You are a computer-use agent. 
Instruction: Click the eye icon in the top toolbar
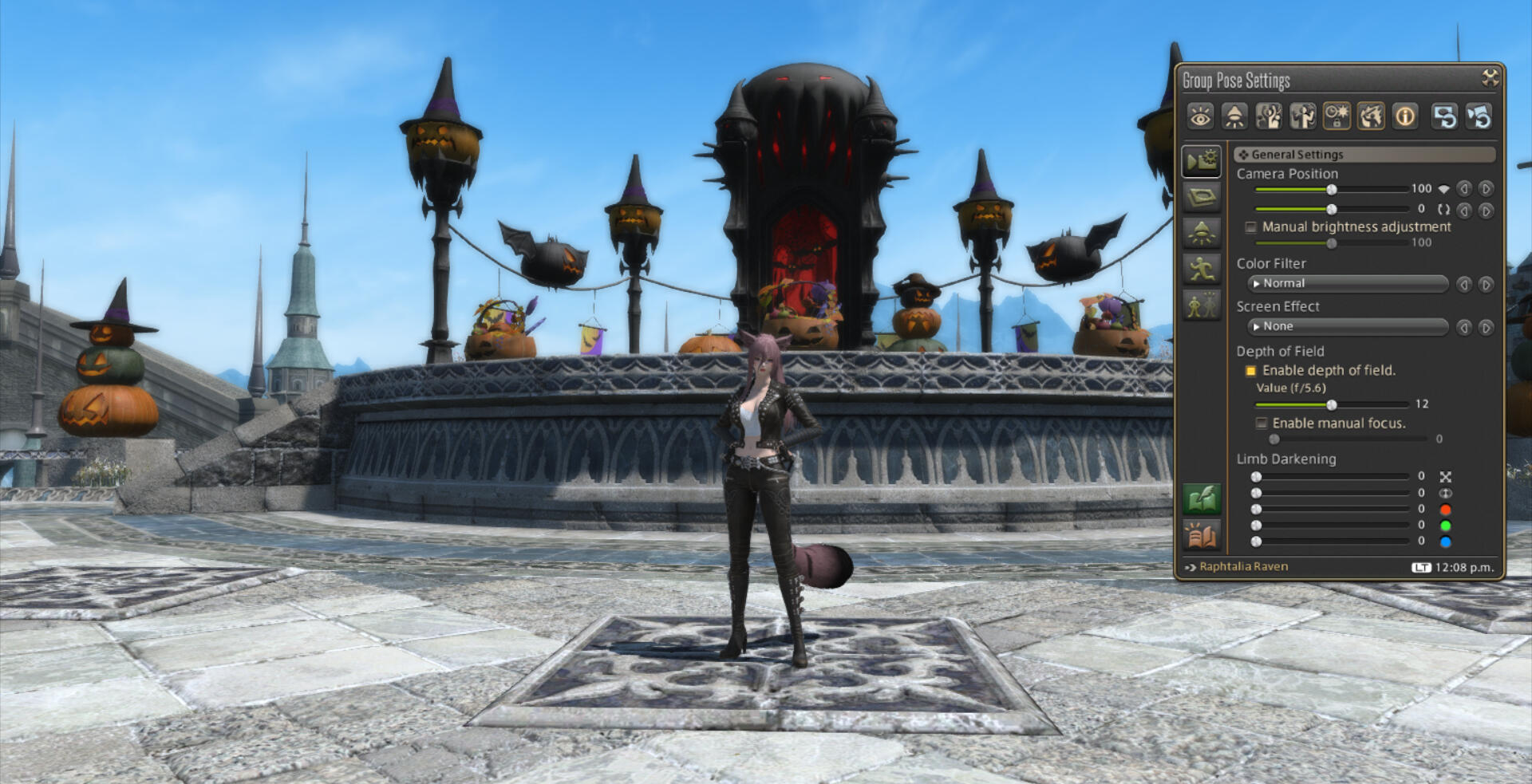(1200, 117)
